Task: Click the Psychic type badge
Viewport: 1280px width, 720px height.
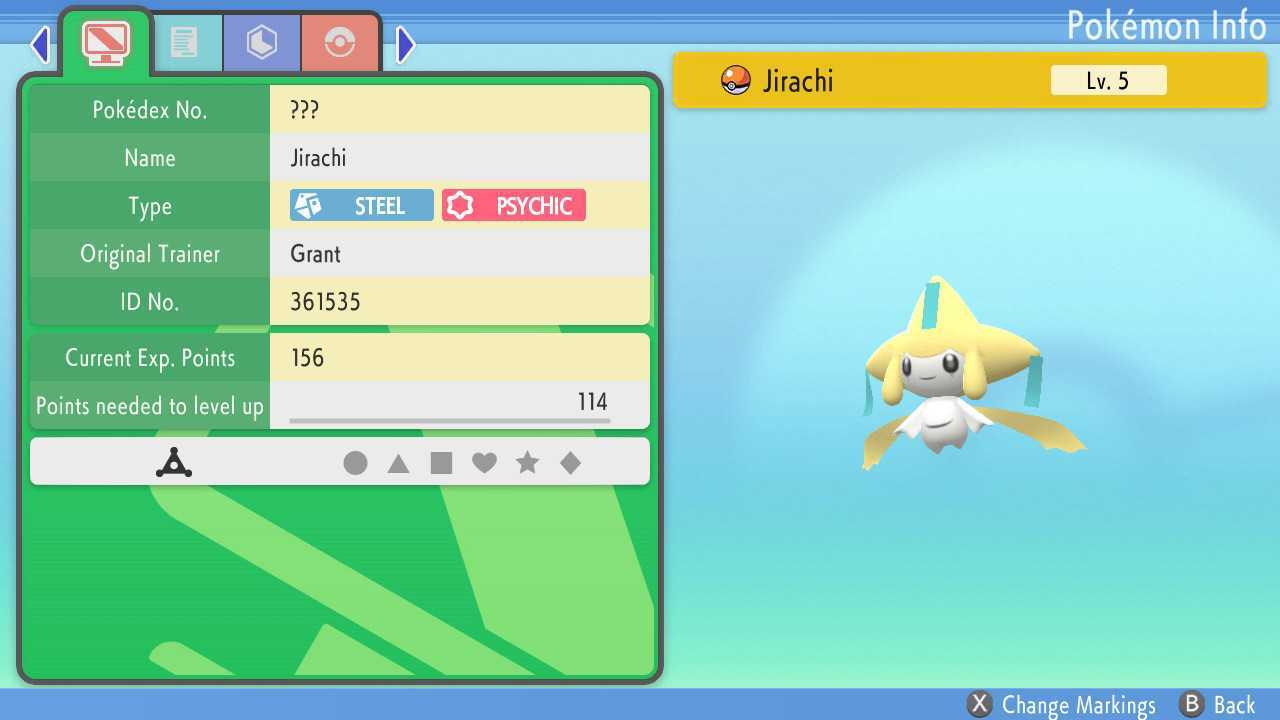Action: pos(513,205)
